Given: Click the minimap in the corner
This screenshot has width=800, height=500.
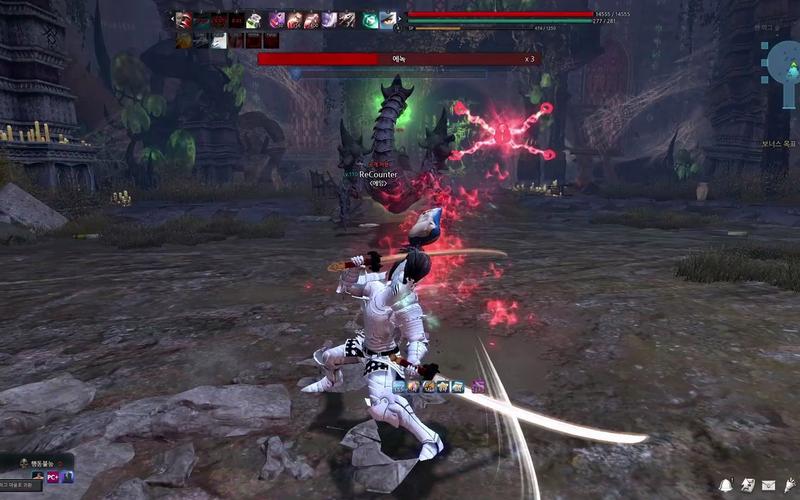Looking at the screenshot, I should [782, 62].
